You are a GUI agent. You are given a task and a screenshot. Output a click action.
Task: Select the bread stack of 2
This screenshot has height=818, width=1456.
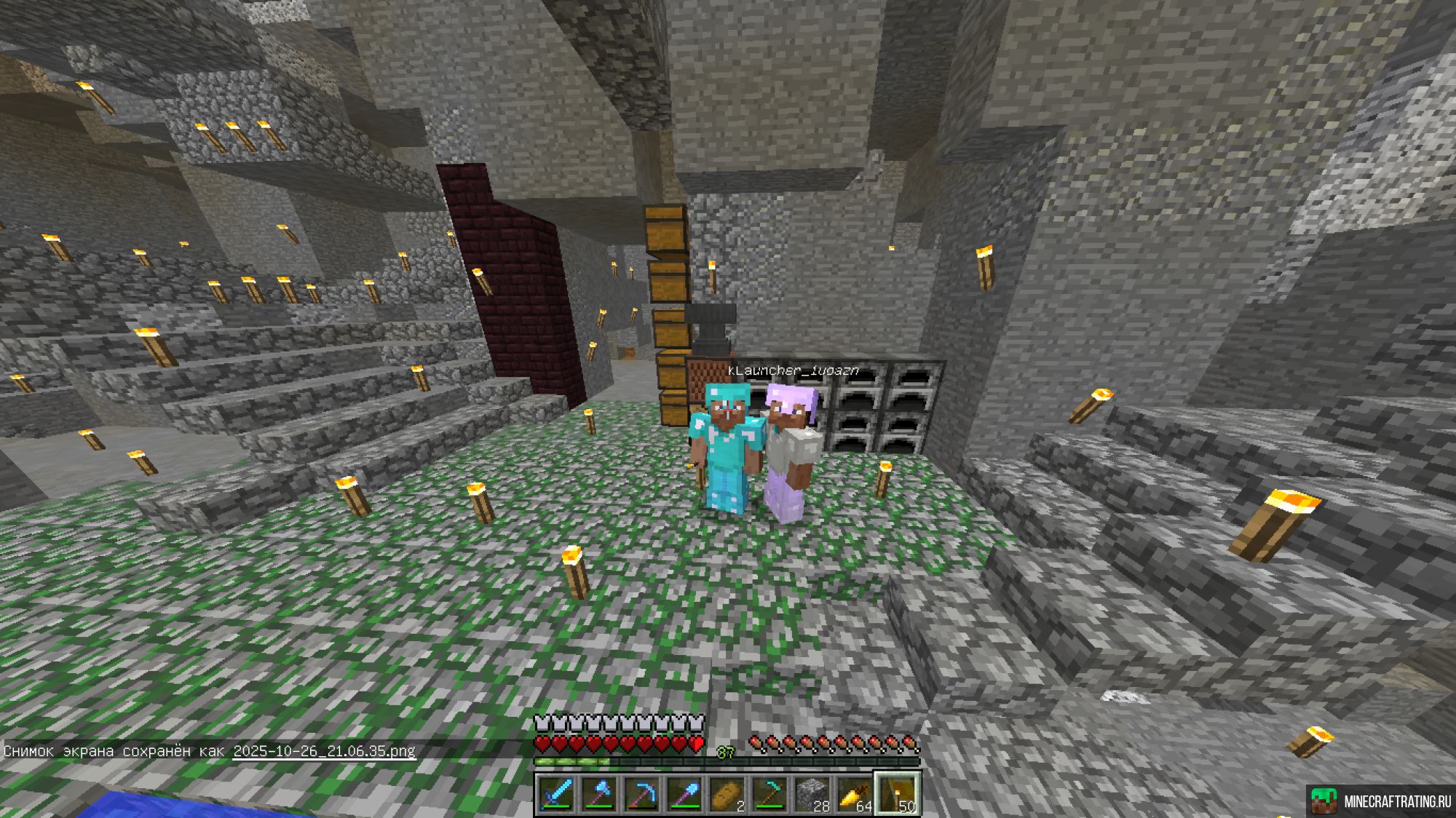tap(727, 794)
